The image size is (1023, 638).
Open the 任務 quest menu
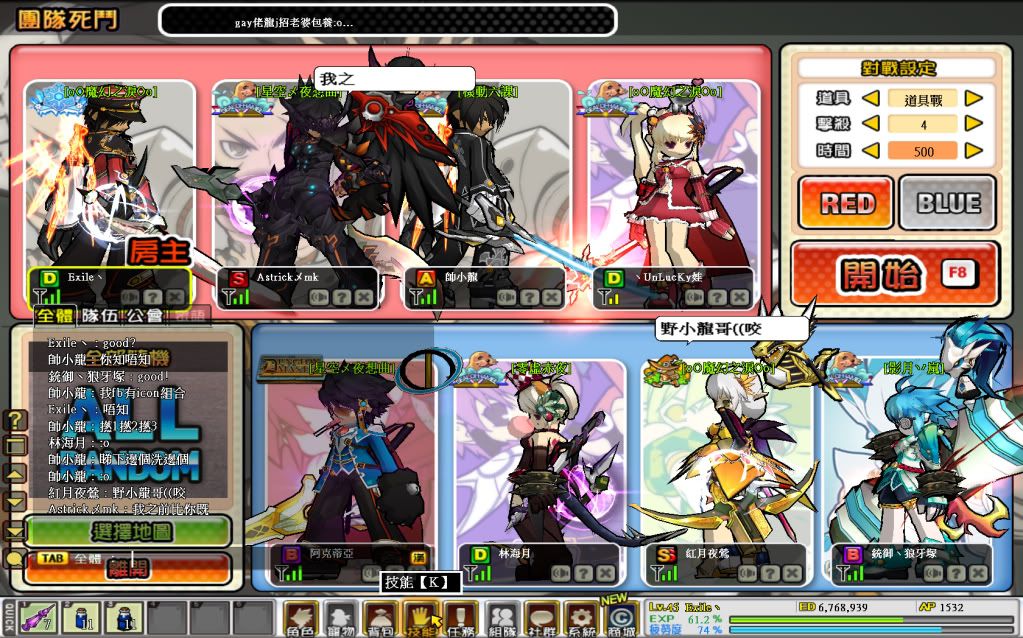(459, 620)
